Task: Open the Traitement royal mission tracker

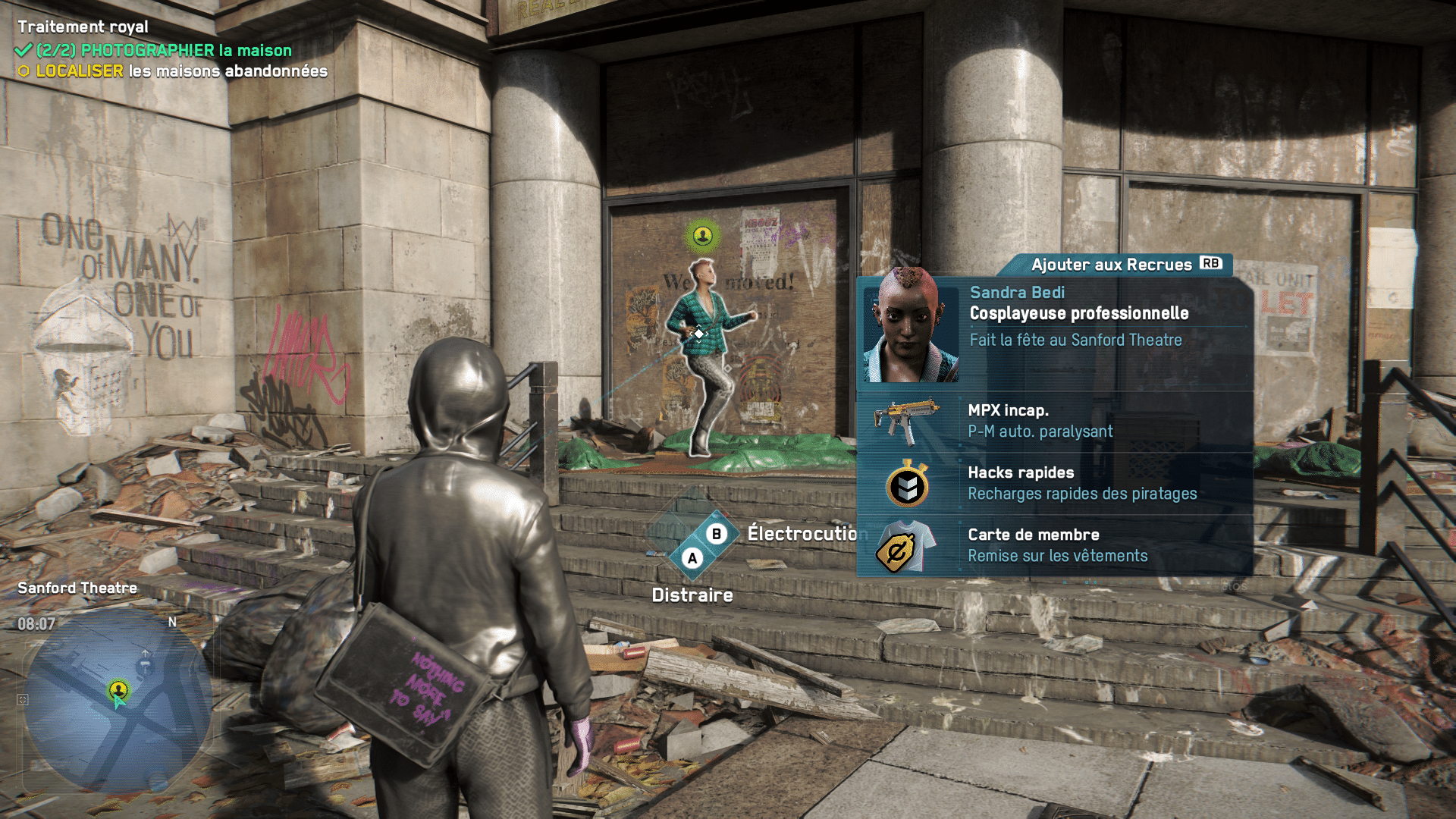Action: (83, 27)
